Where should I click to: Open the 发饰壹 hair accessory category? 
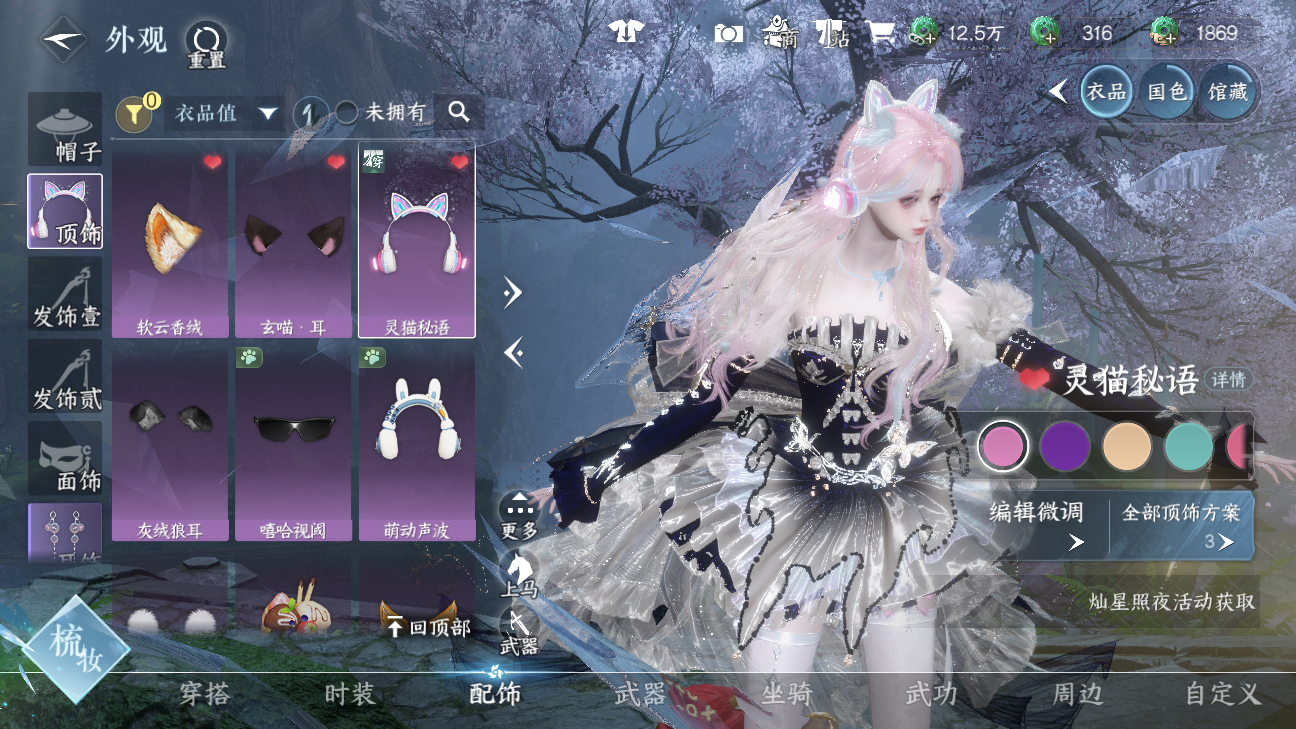pyautogui.click(x=65, y=294)
